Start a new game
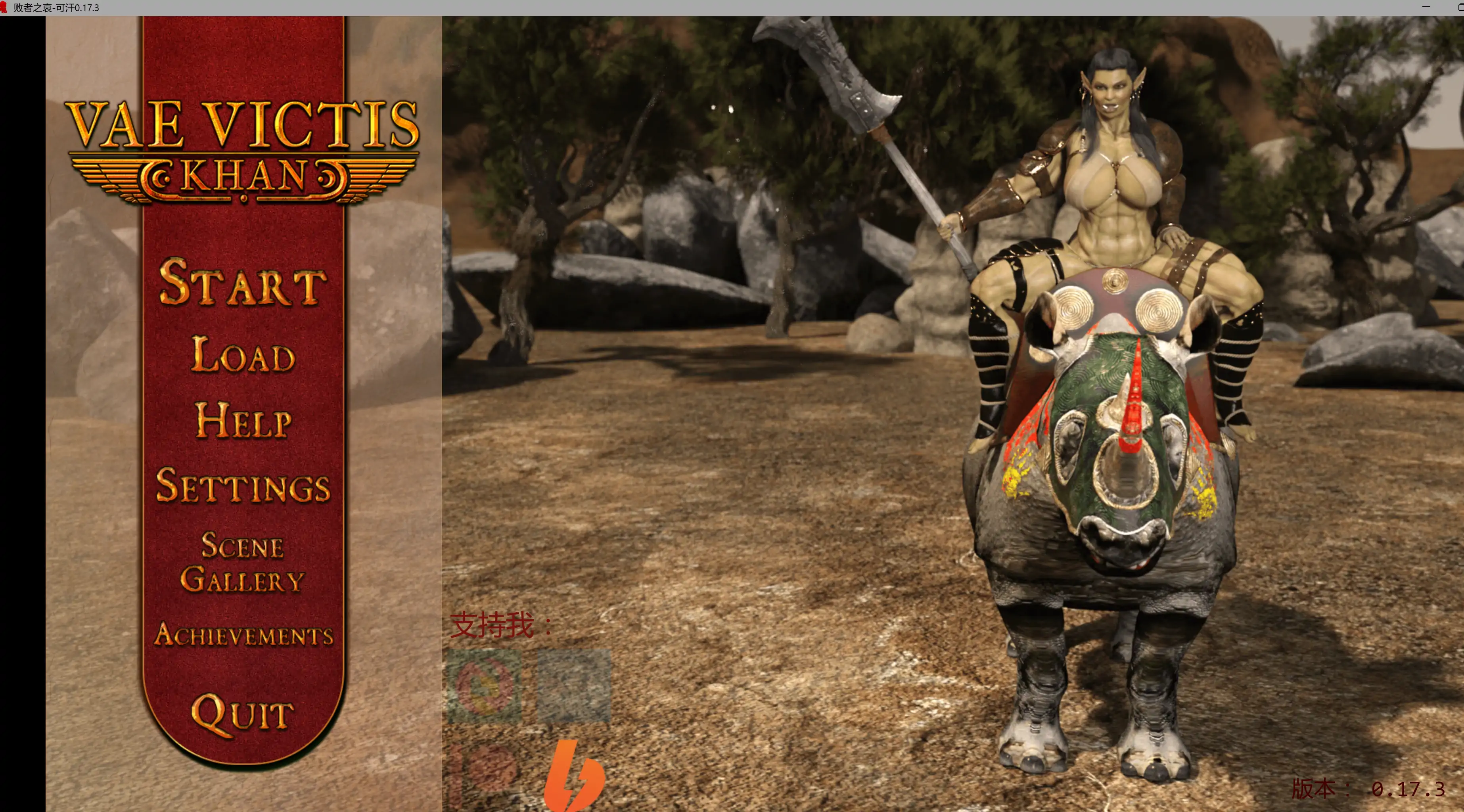This screenshot has width=1464, height=812. [243, 282]
